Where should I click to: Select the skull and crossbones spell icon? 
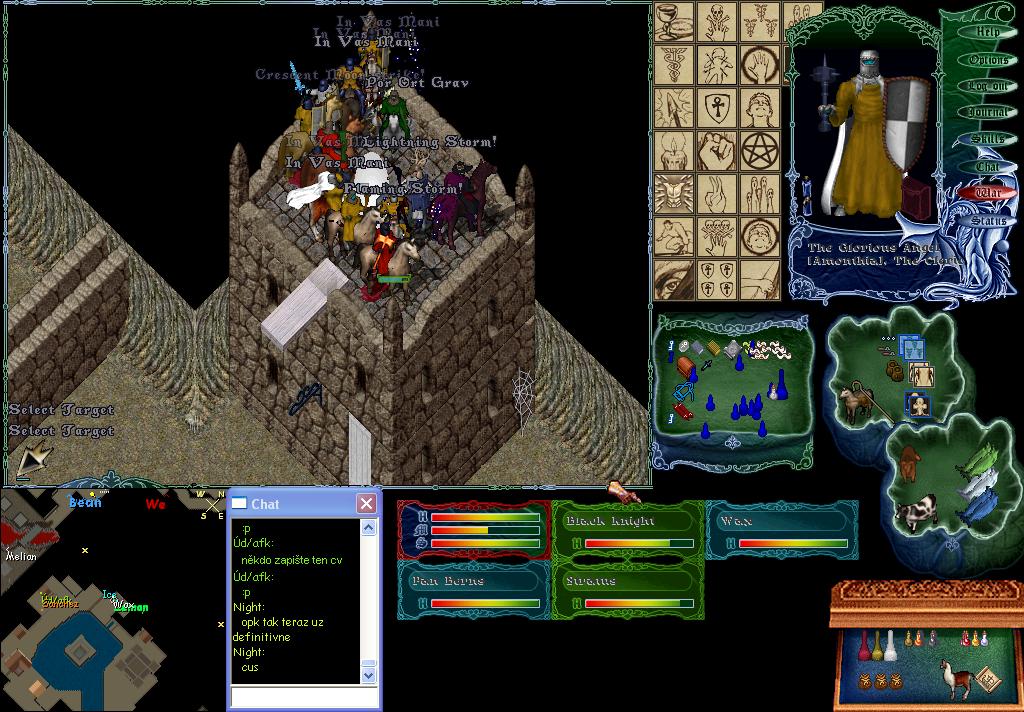coord(716,22)
